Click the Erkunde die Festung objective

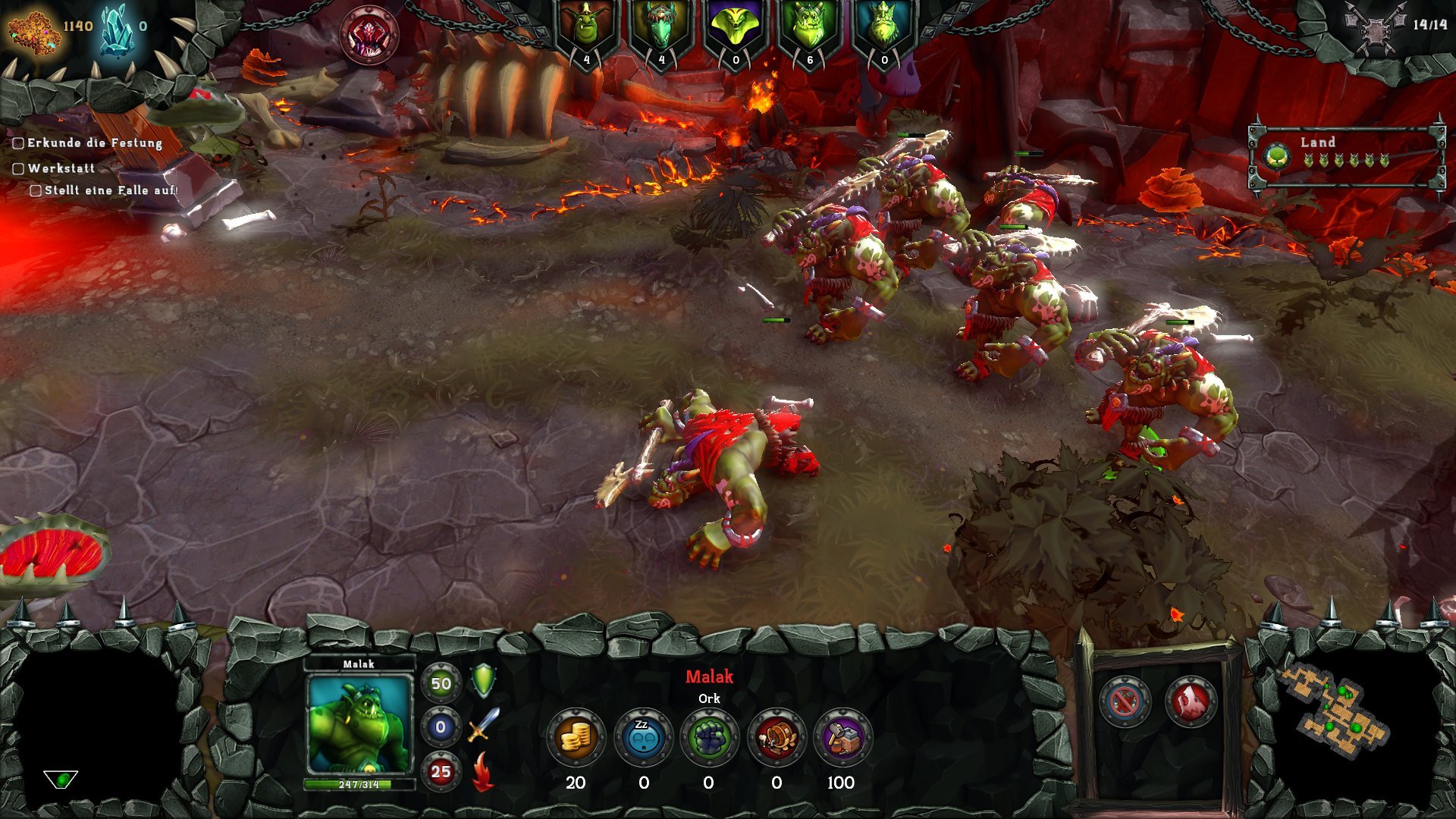[94, 143]
